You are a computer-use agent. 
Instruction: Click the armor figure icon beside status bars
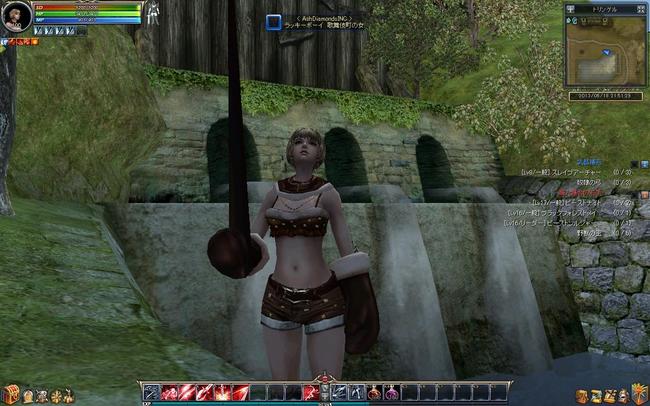point(154,13)
